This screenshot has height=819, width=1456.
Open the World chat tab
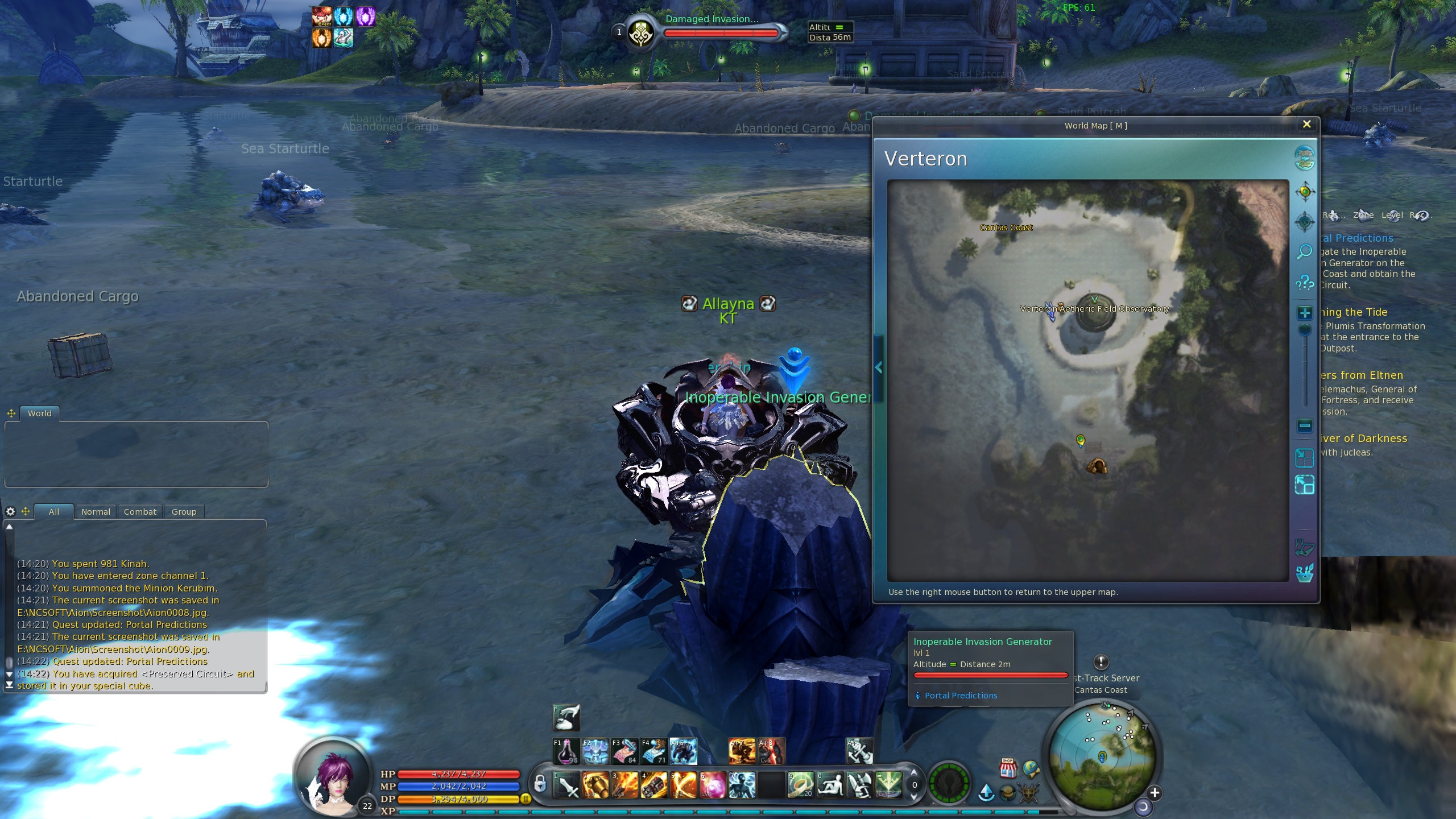[x=39, y=413]
